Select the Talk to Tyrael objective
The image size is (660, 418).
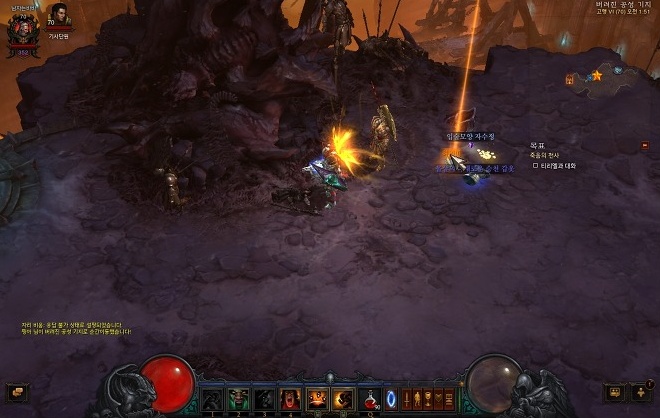(555, 165)
